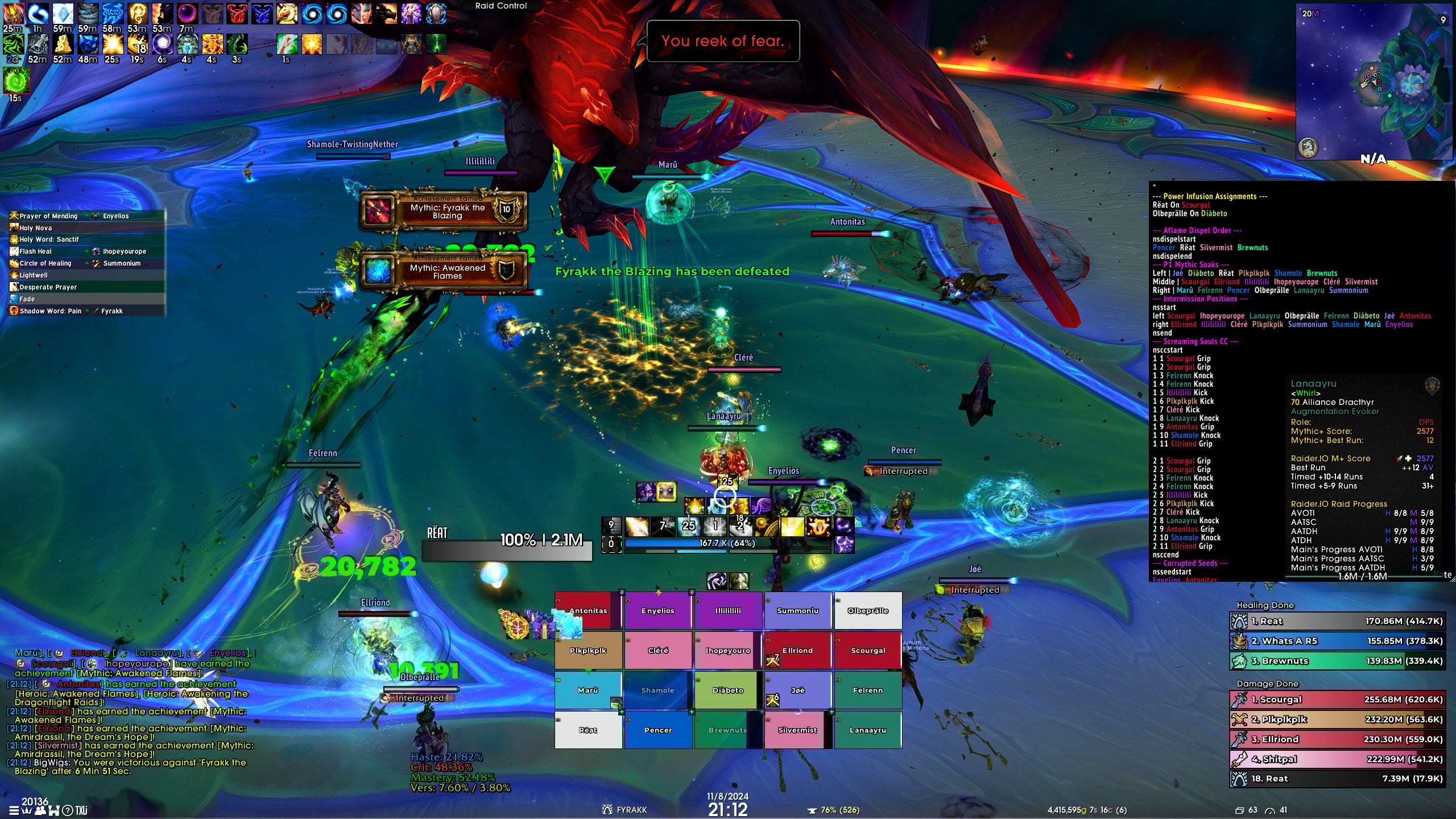The height and width of the screenshot is (819, 1456).
Task: Select Marû's raid frame
Action: tap(588, 690)
